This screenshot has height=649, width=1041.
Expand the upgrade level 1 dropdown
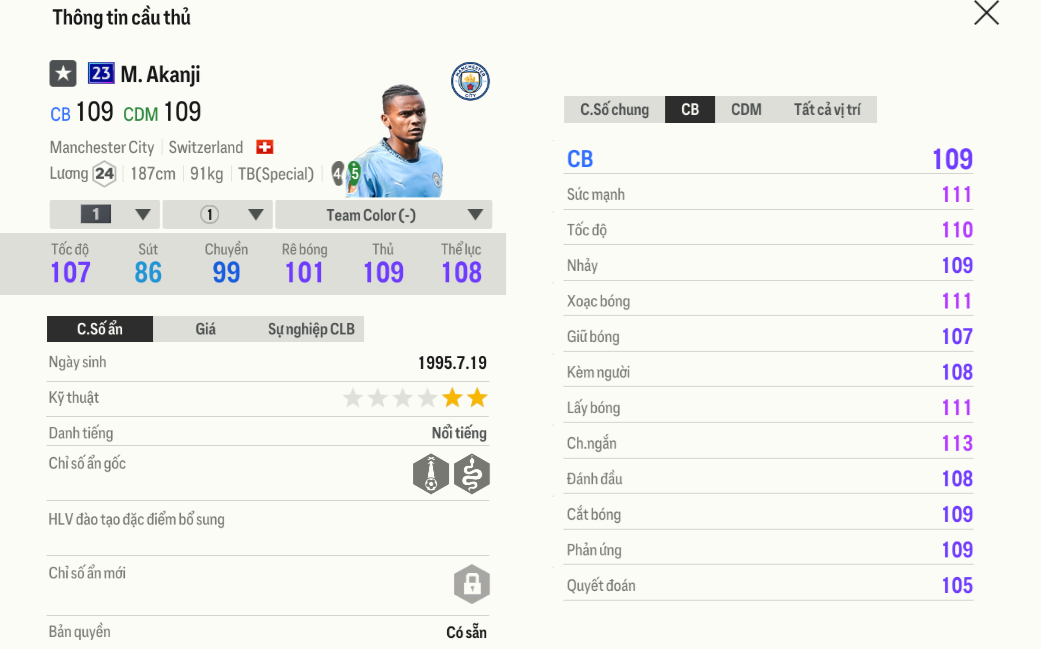[x=105, y=215]
